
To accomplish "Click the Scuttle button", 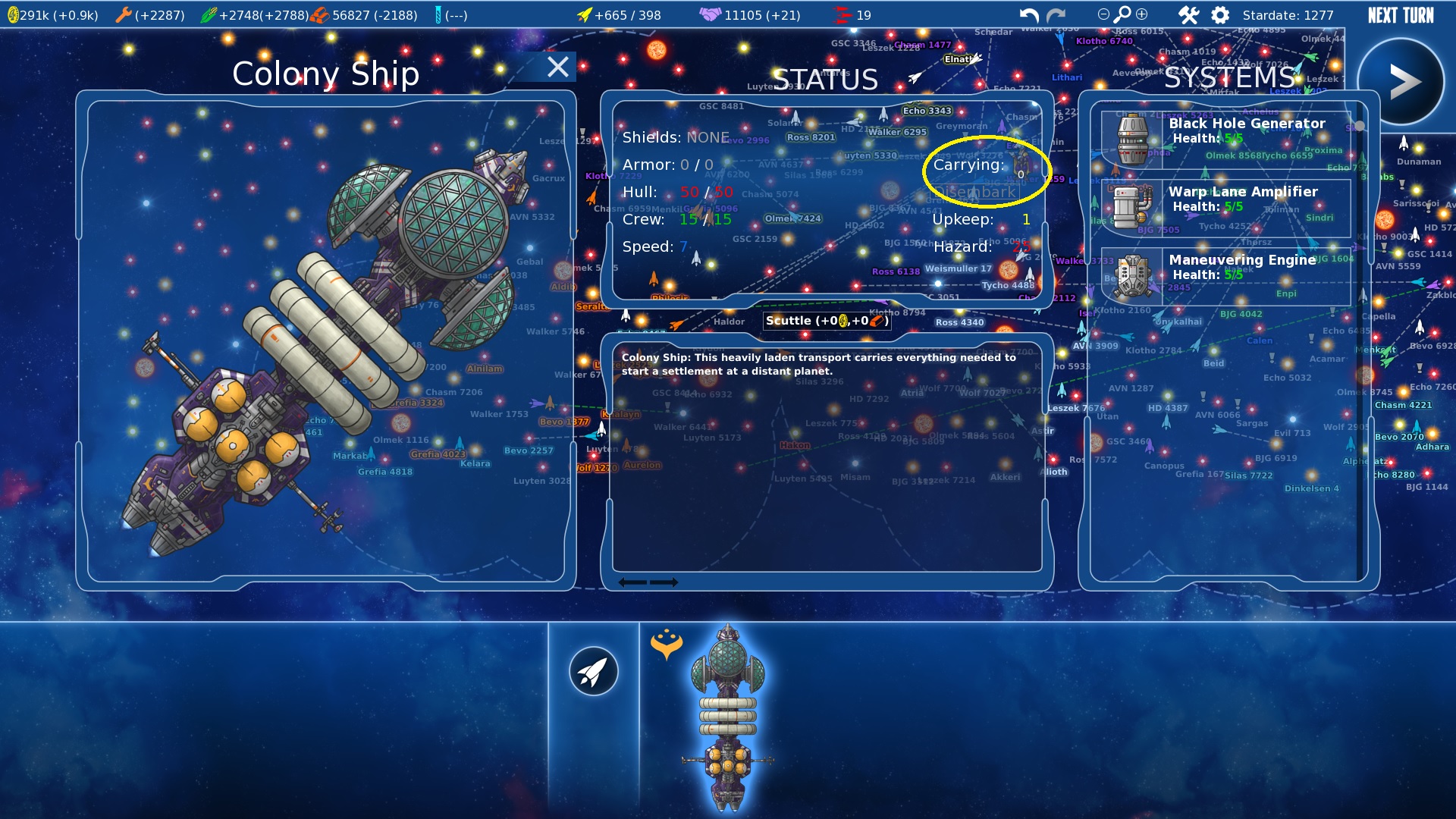I will (x=827, y=321).
